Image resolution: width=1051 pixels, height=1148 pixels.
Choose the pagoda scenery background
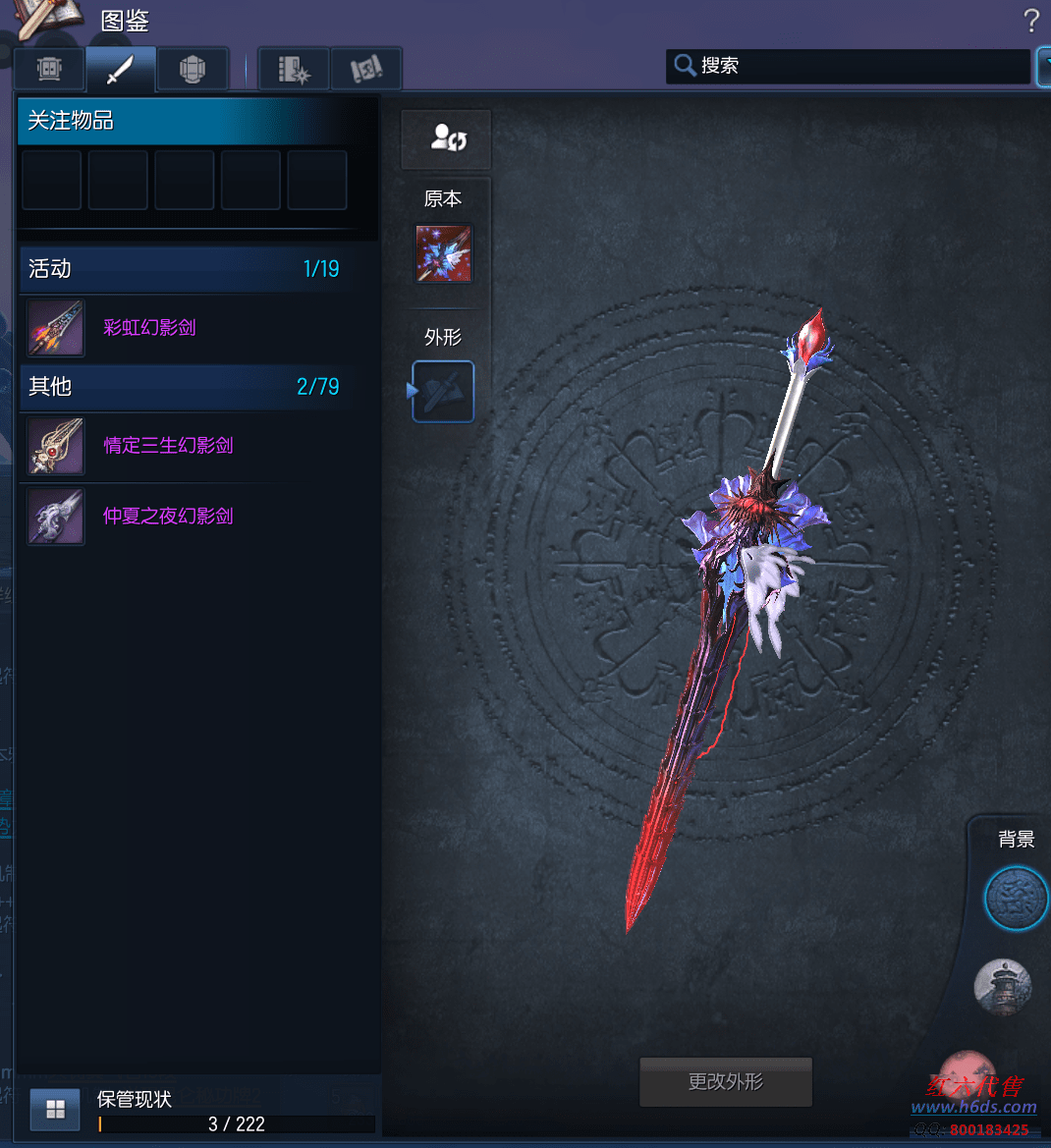[x=1002, y=987]
